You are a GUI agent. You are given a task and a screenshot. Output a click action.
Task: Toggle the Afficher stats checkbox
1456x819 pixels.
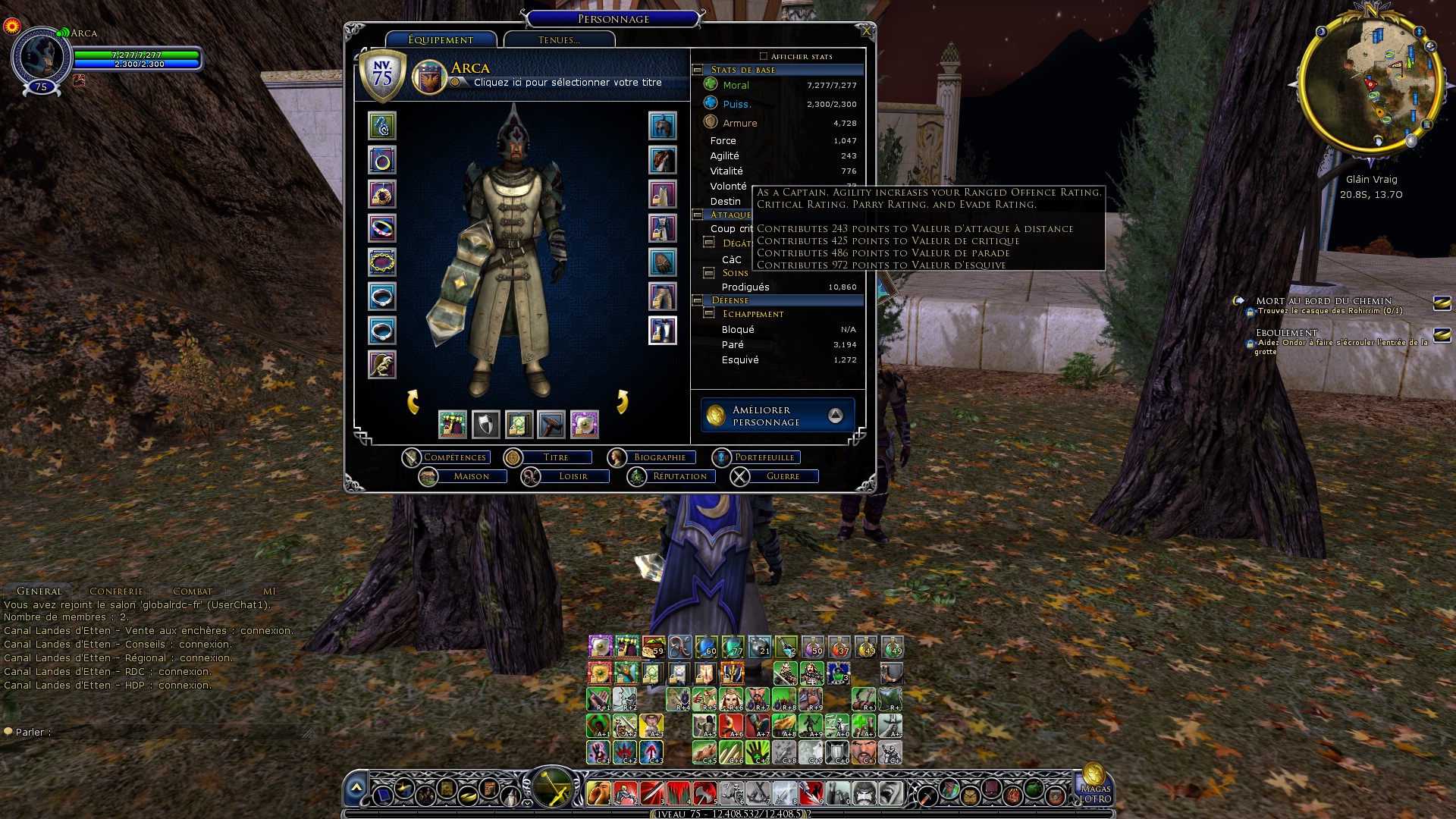coord(764,56)
